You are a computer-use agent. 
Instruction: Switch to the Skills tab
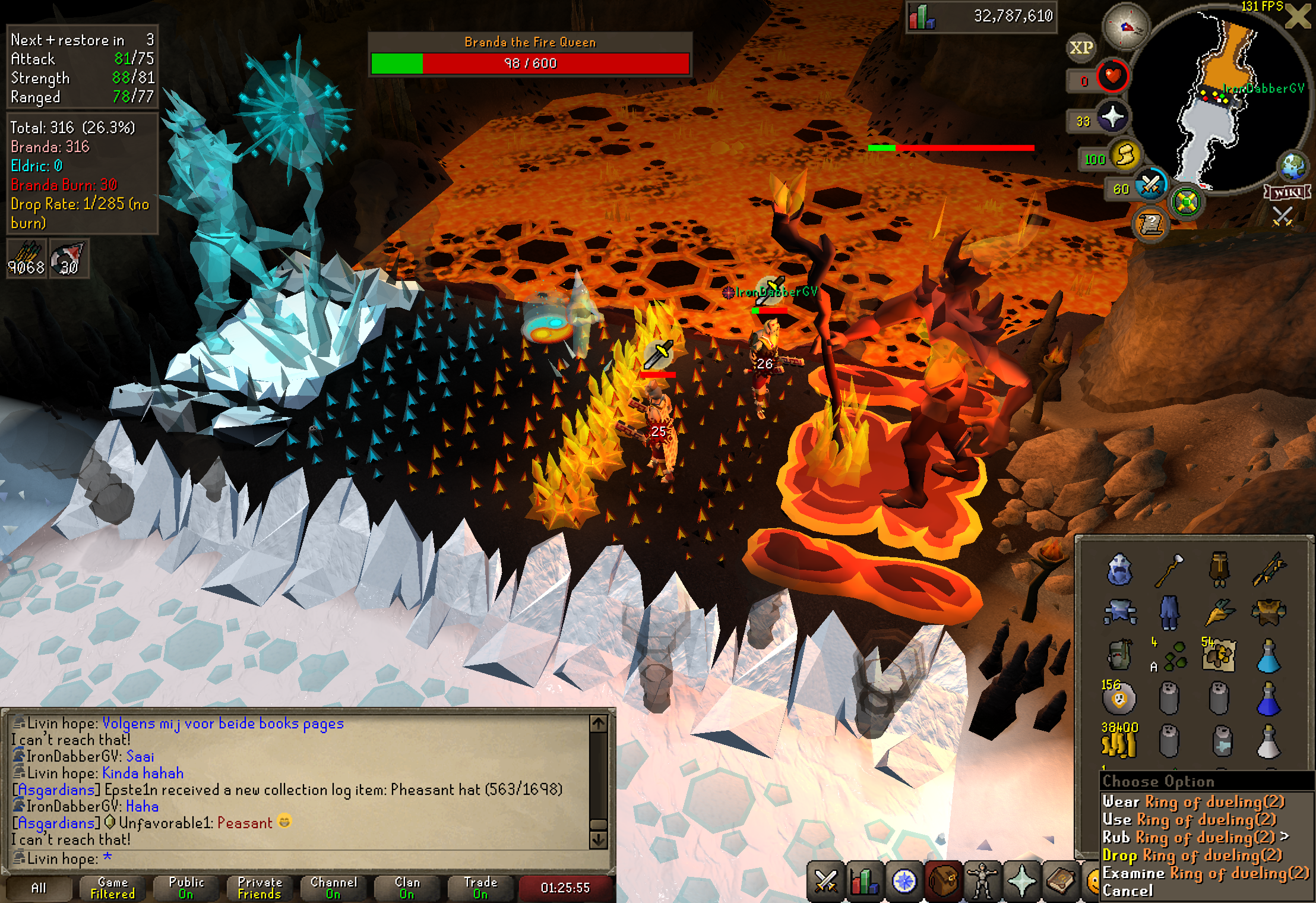pos(864,882)
